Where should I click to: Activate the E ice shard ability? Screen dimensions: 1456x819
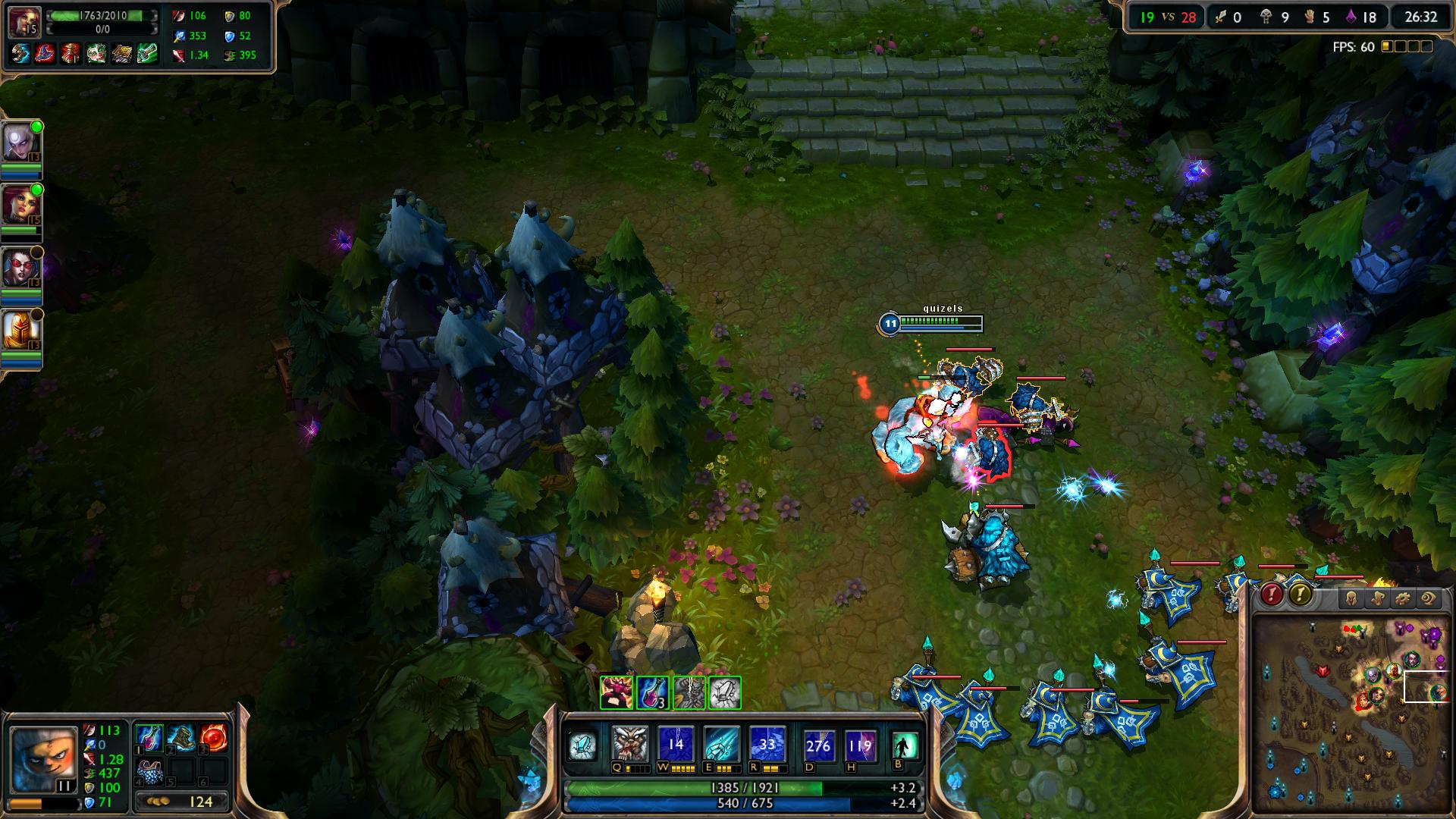coord(721,745)
